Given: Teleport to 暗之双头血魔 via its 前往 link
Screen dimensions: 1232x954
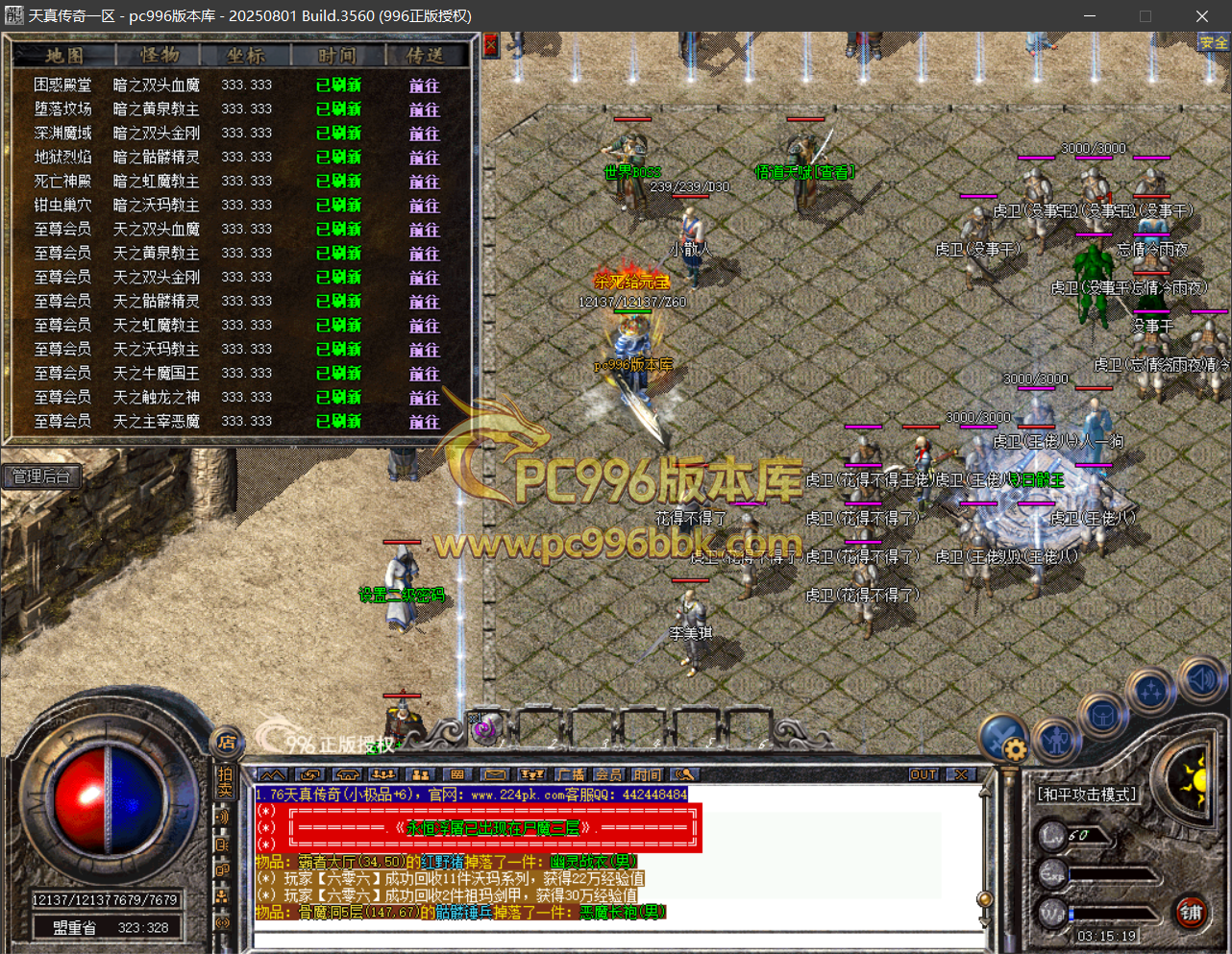Looking at the screenshot, I should (424, 86).
